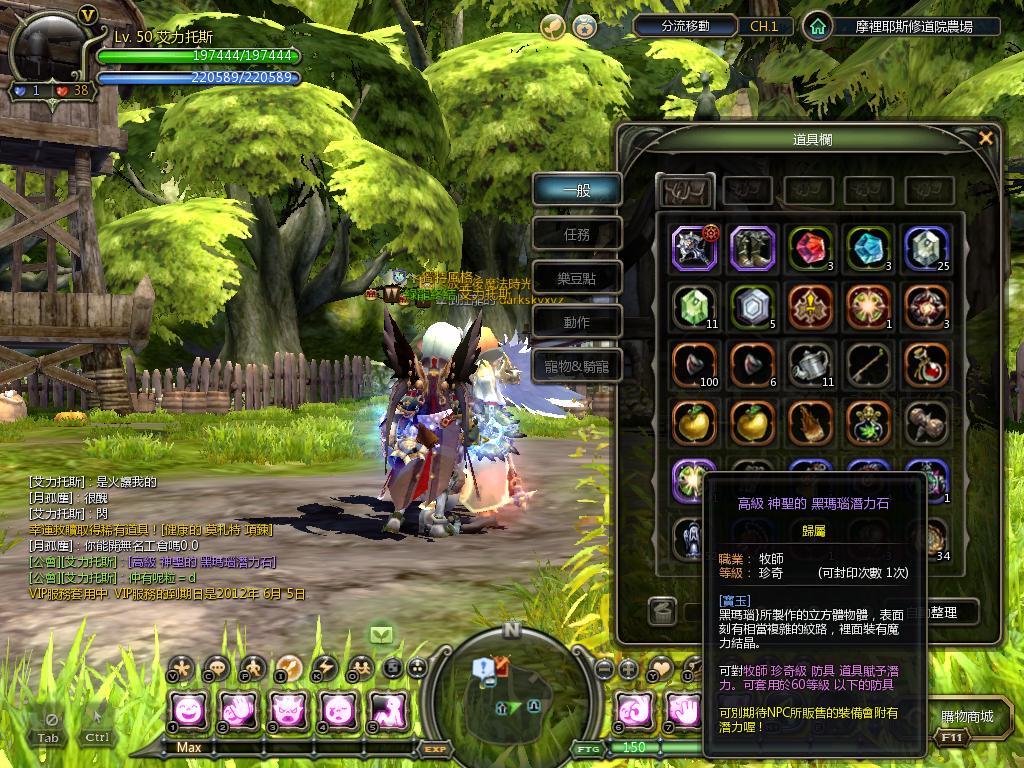Screen dimensions: 1024x768
Task: Show the 動作 category
Action: 577,322
